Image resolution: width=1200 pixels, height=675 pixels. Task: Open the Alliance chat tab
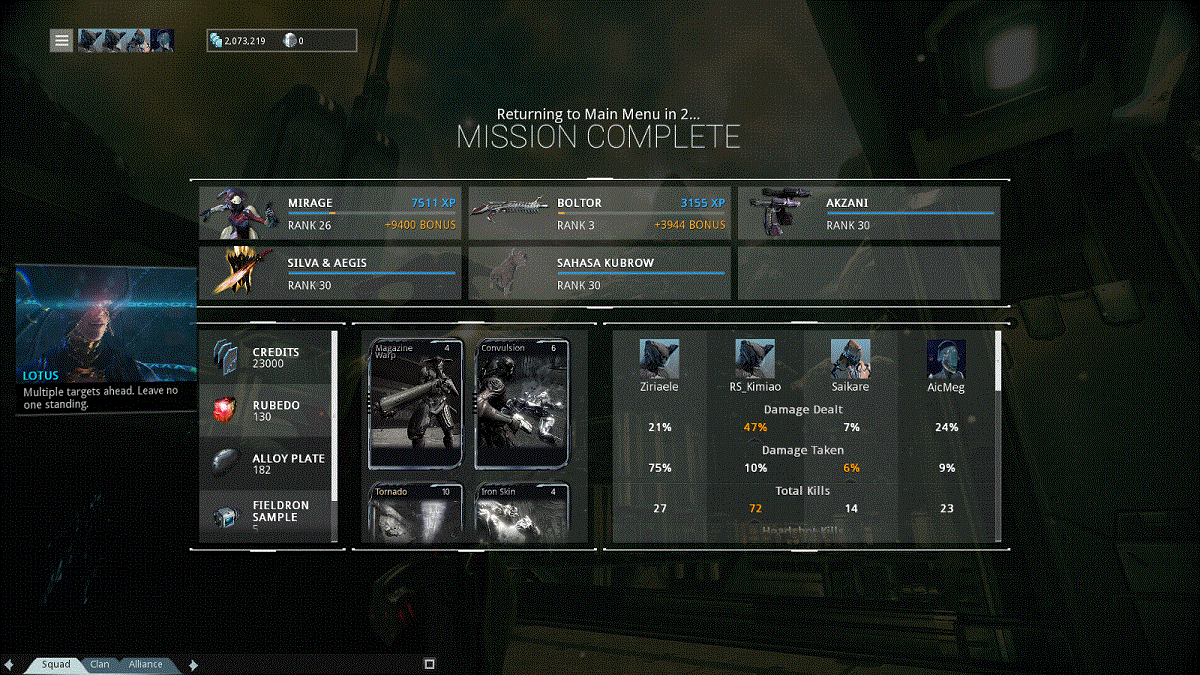click(145, 664)
